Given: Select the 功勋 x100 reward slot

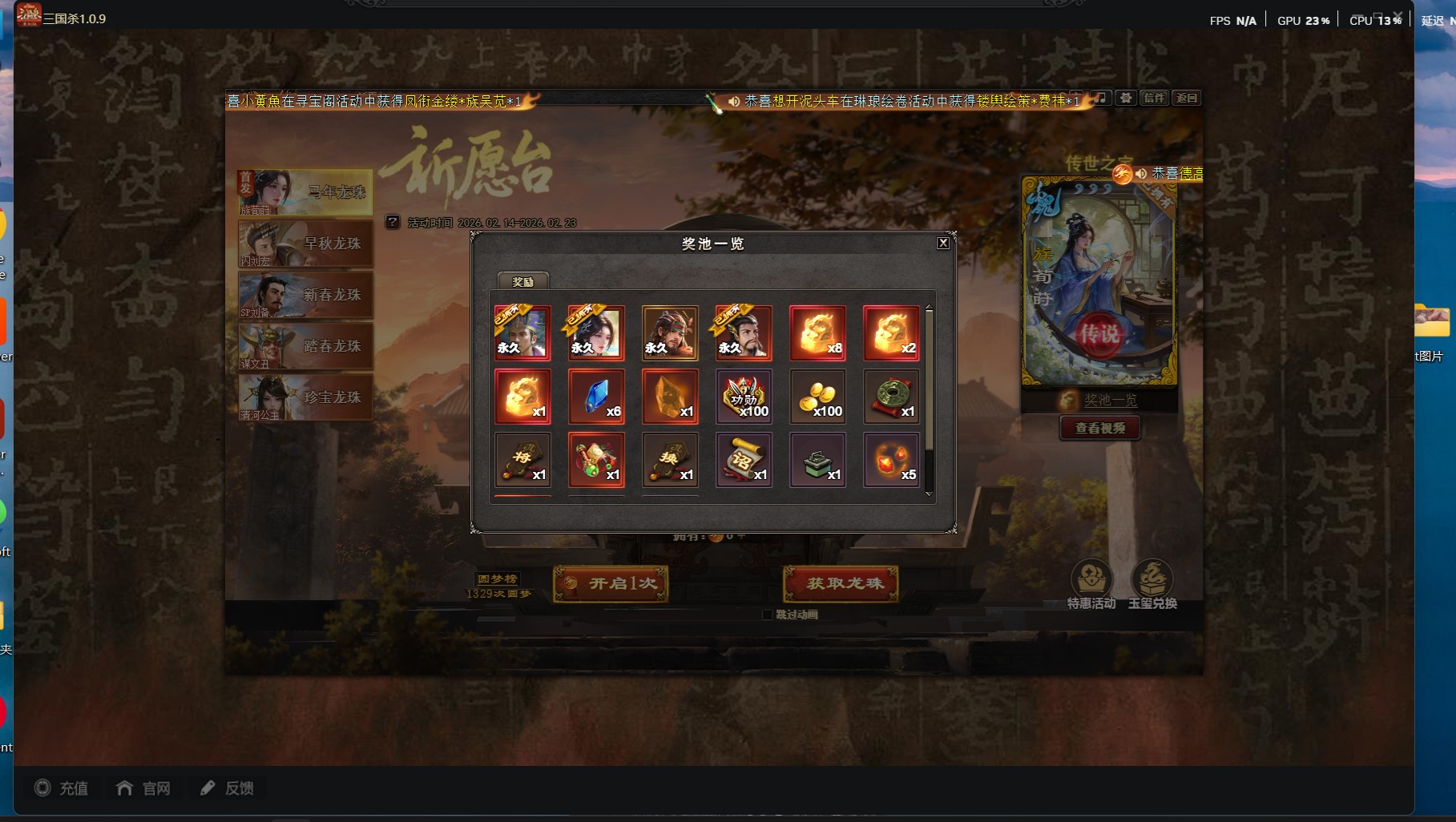Looking at the screenshot, I should (x=744, y=397).
